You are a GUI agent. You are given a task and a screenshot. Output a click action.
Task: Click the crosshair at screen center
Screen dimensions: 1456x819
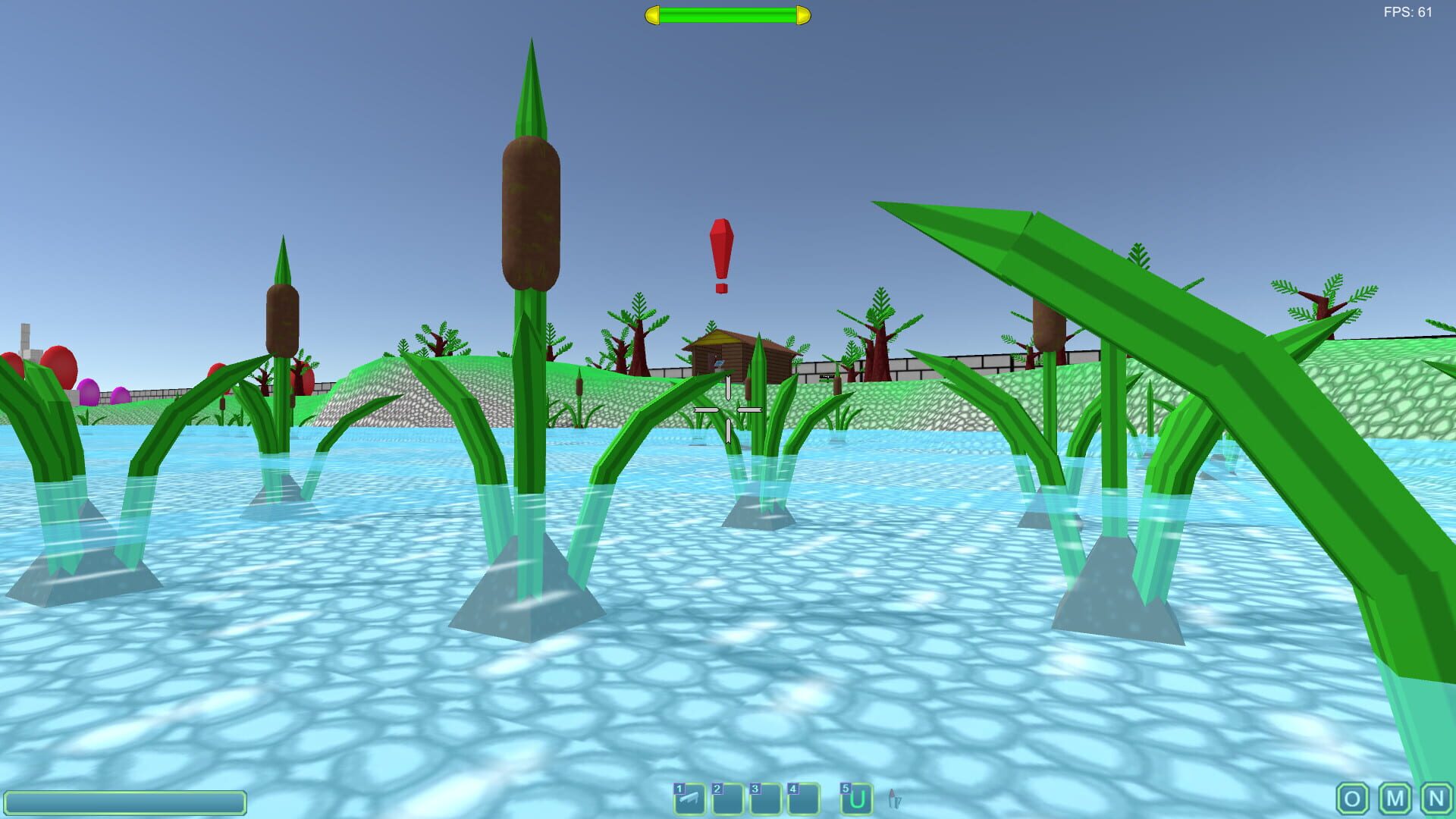click(728, 409)
